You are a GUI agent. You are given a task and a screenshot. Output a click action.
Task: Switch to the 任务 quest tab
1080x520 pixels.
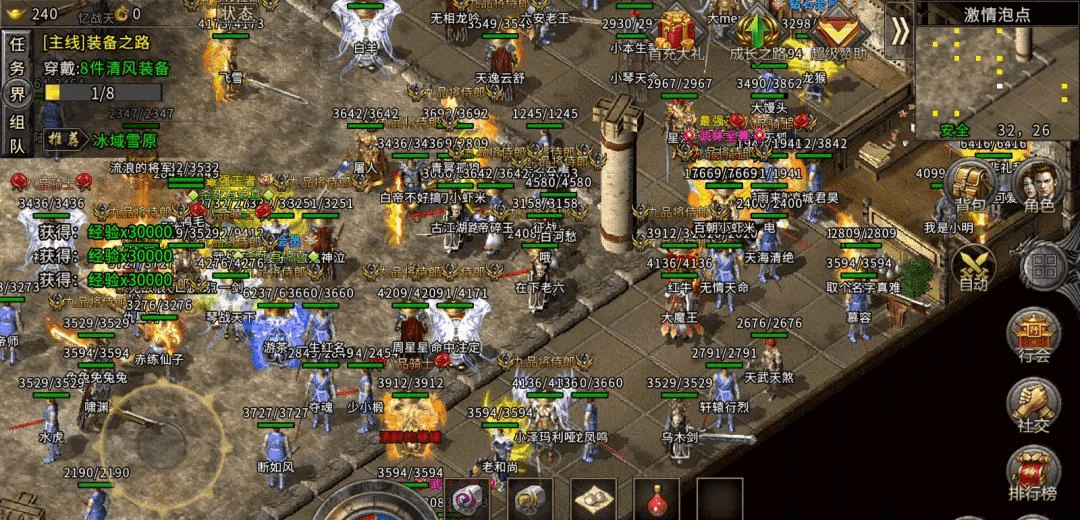pyautogui.click(x=17, y=57)
